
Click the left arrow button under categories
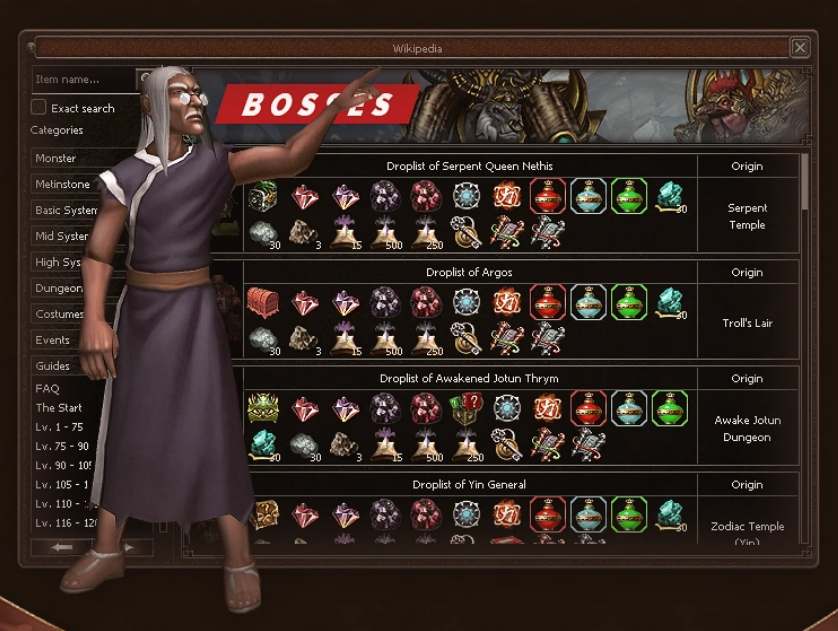pyautogui.click(x=62, y=547)
